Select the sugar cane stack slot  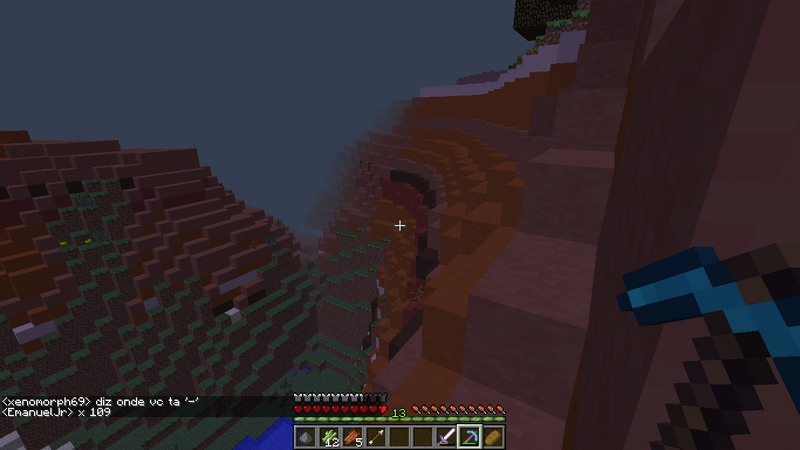pos(329,437)
